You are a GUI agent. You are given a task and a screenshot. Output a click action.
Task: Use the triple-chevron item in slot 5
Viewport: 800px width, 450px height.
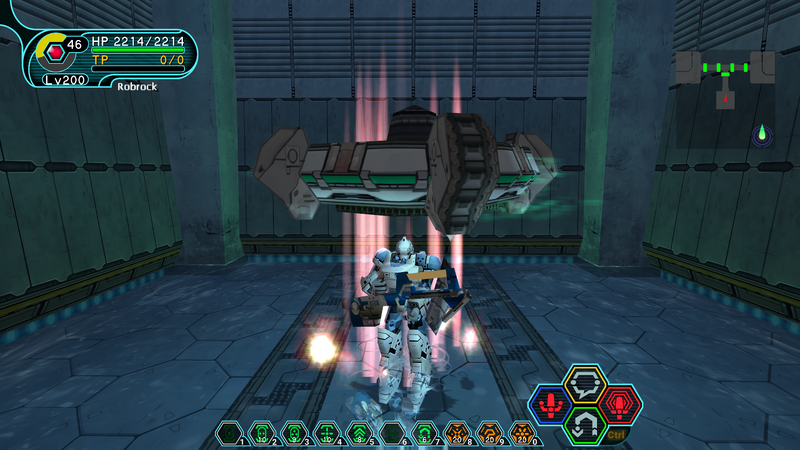click(x=359, y=433)
